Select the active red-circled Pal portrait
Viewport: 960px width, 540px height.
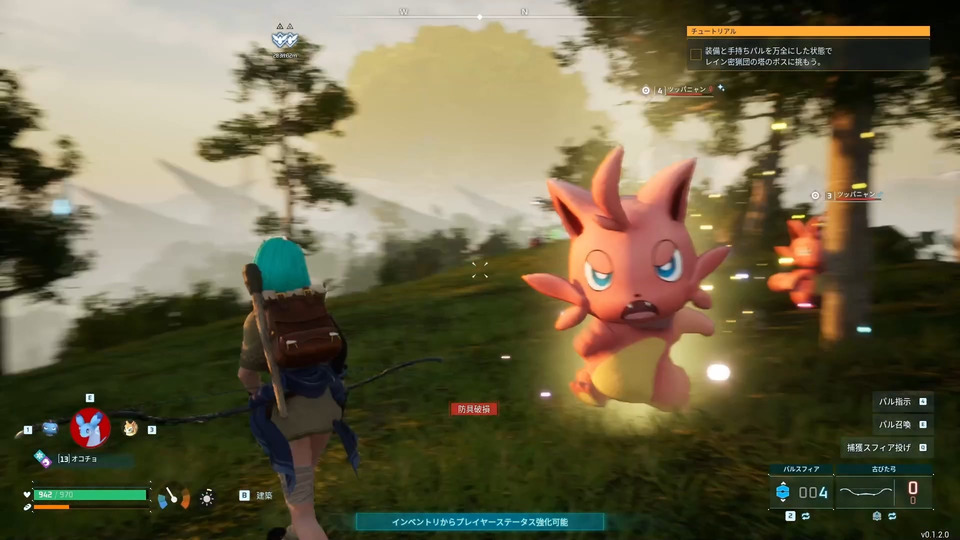coord(90,428)
